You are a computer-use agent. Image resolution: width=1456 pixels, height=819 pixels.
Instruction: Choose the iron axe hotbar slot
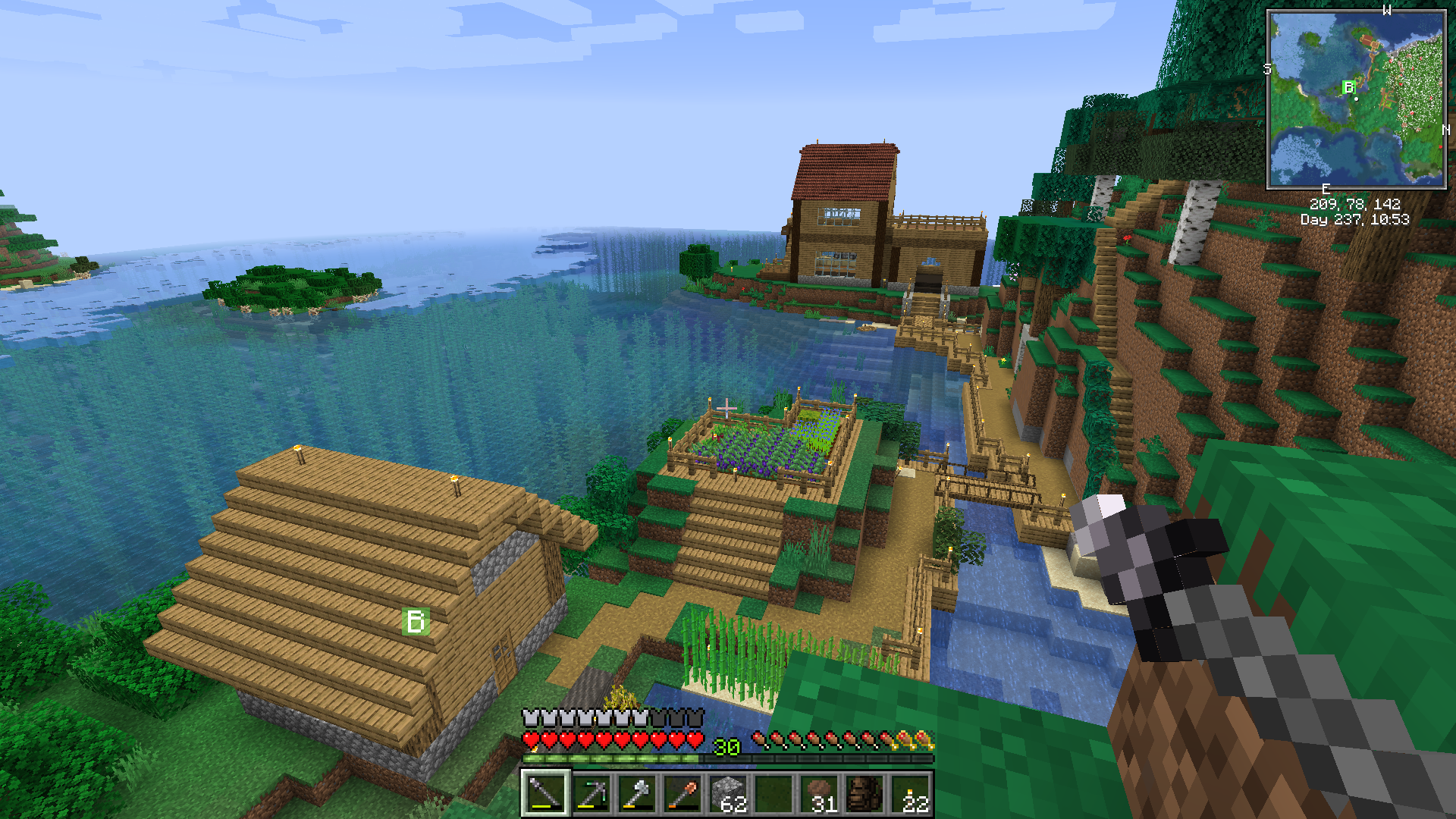coord(636,794)
